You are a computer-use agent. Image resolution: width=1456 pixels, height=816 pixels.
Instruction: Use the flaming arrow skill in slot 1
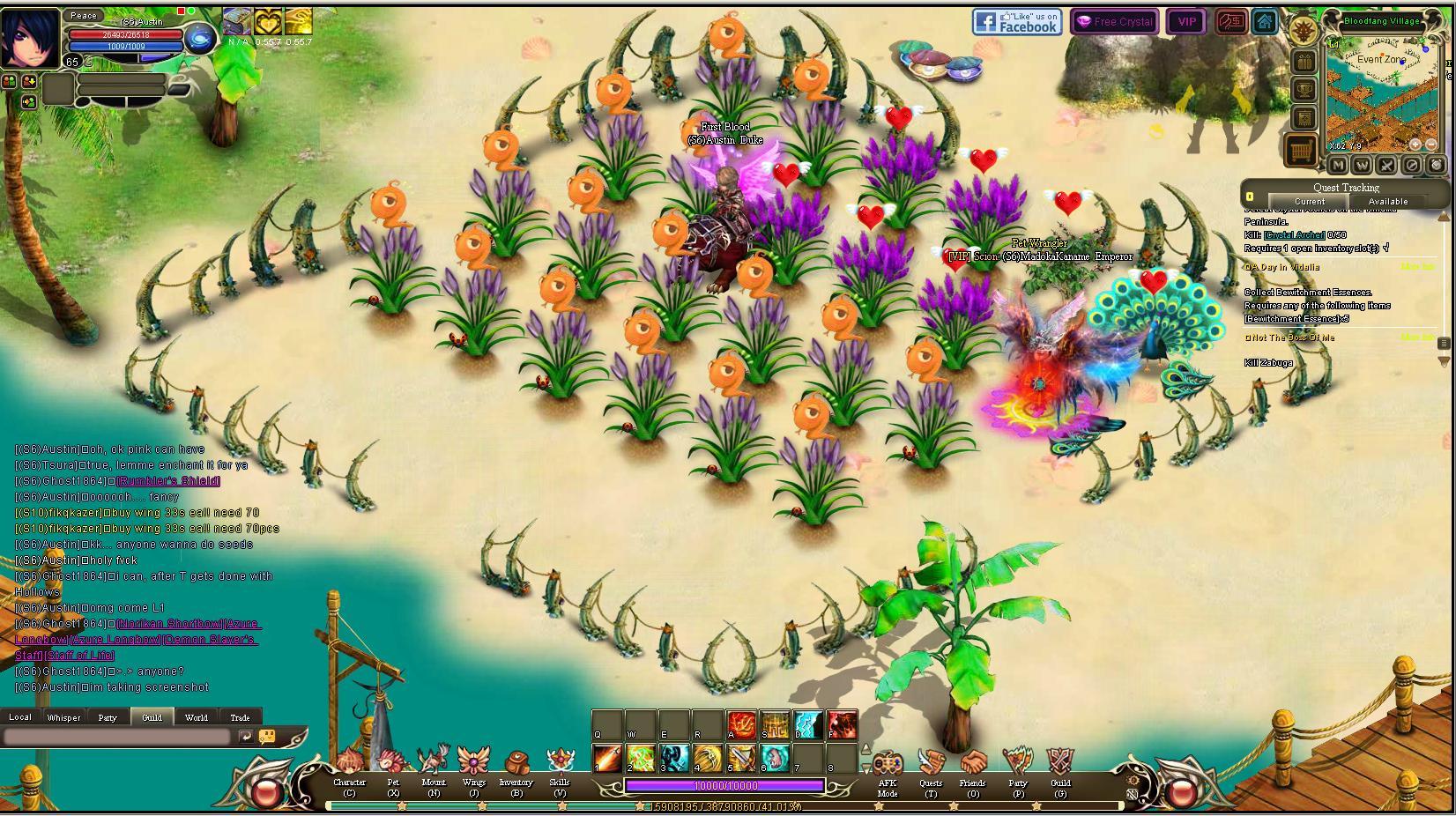pyautogui.click(x=607, y=758)
